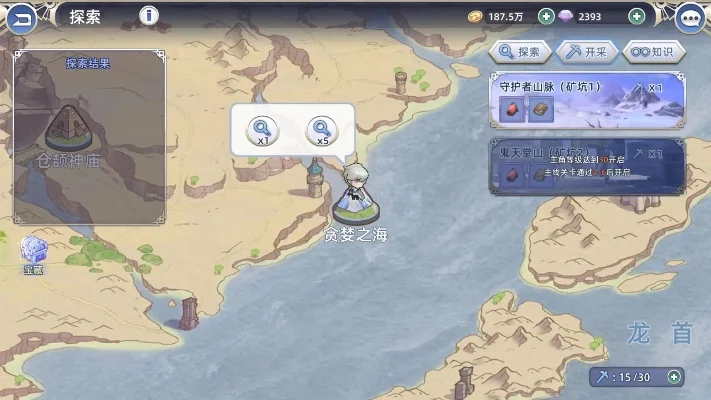Open the 宝藏 treasure icon
This screenshot has width=711, height=400.
[x=34, y=254]
